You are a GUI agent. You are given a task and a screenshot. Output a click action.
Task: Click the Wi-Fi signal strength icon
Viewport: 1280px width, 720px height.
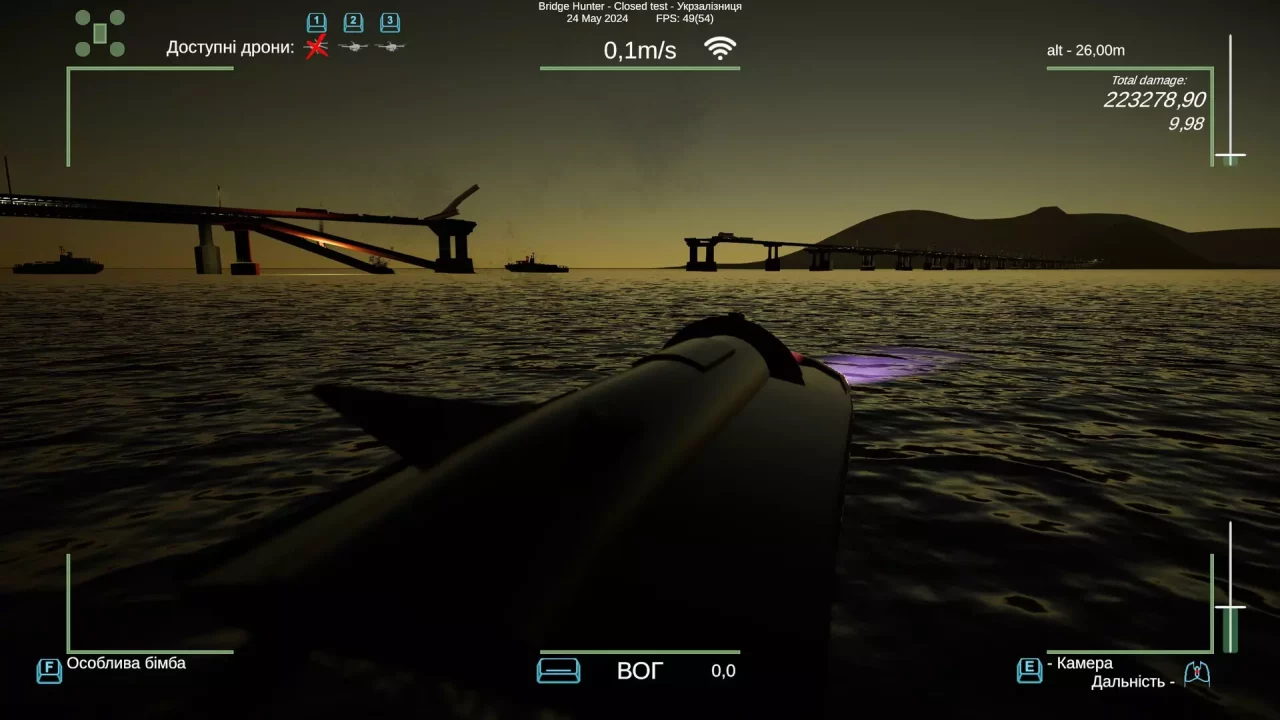719,46
